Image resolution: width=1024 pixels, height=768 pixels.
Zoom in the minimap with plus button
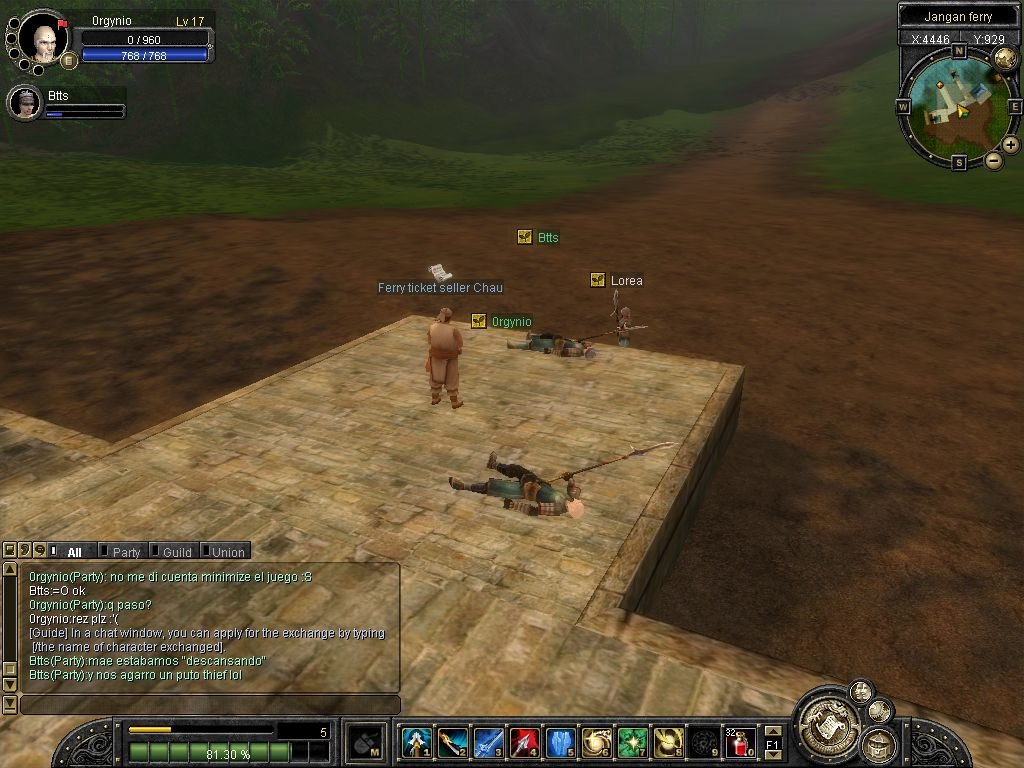pos(1011,145)
